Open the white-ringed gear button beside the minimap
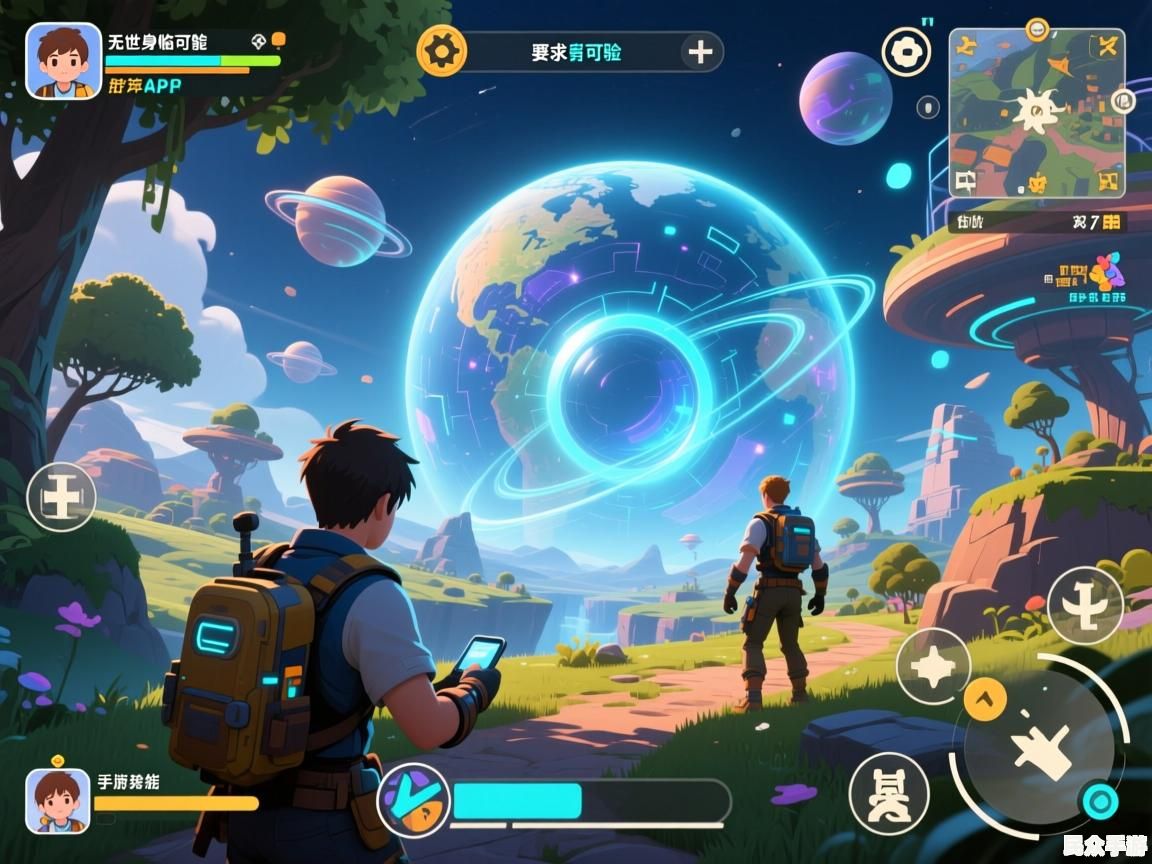Viewport: 1152px width, 864px height. coord(906,51)
